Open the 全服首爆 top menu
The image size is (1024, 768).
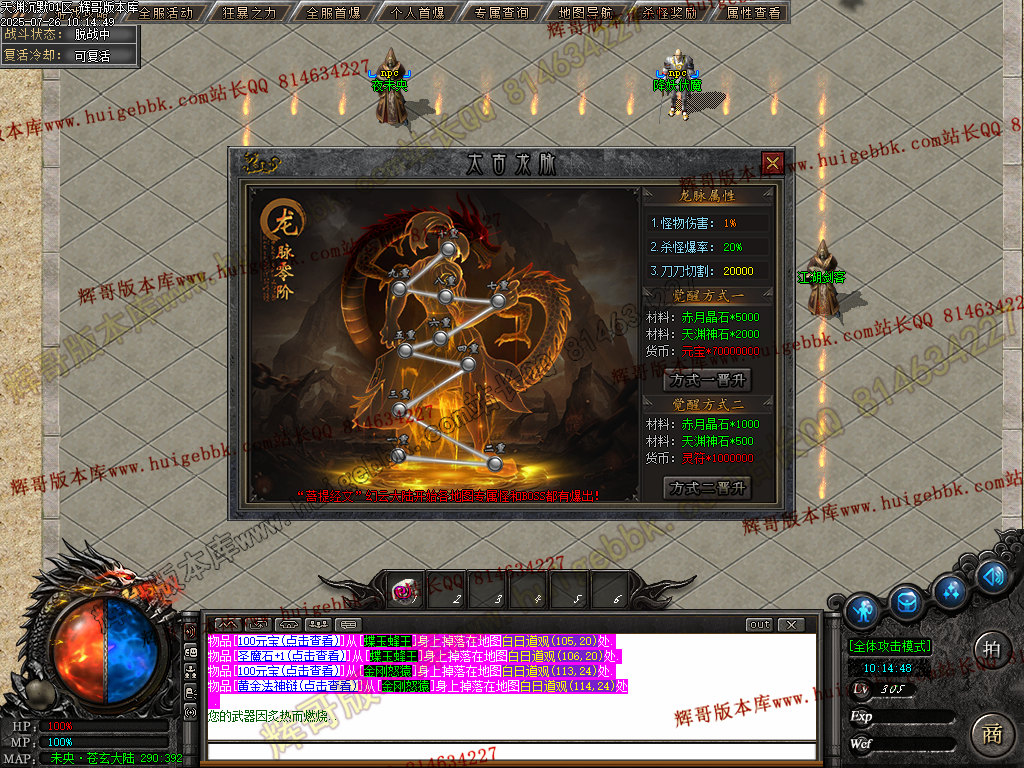(x=334, y=13)
